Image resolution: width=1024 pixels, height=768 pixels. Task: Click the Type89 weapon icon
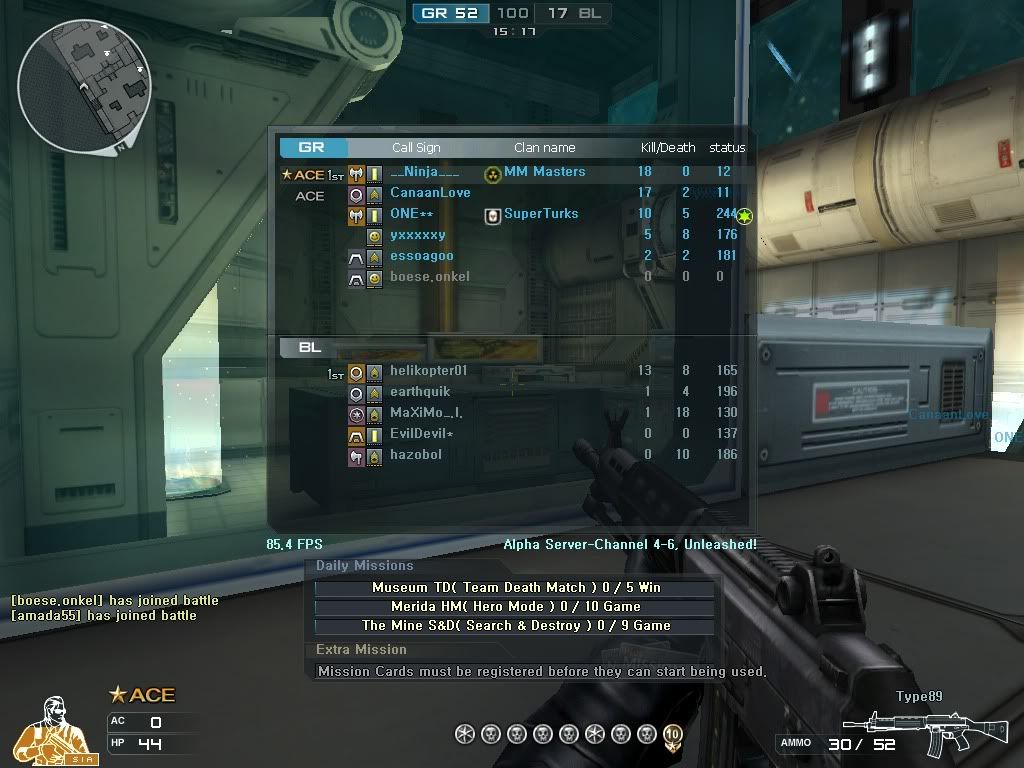(x=925, y=734)
